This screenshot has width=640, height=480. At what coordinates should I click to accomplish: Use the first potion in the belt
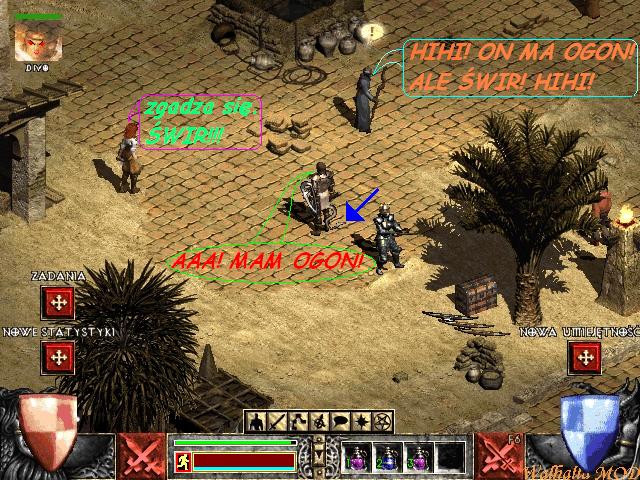click(357, 457)
